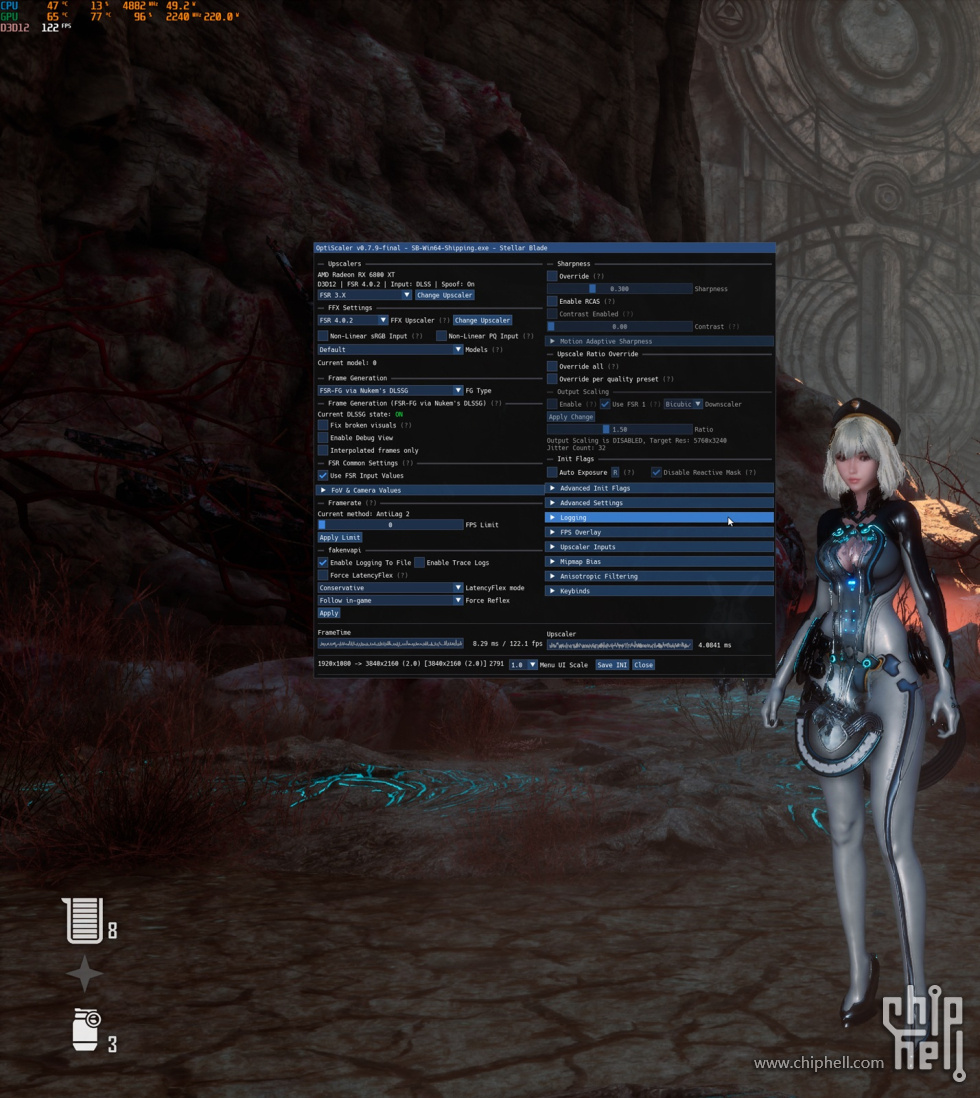
Task: Toggle the Auto Exposure checkbox
Action: (552, 472)
